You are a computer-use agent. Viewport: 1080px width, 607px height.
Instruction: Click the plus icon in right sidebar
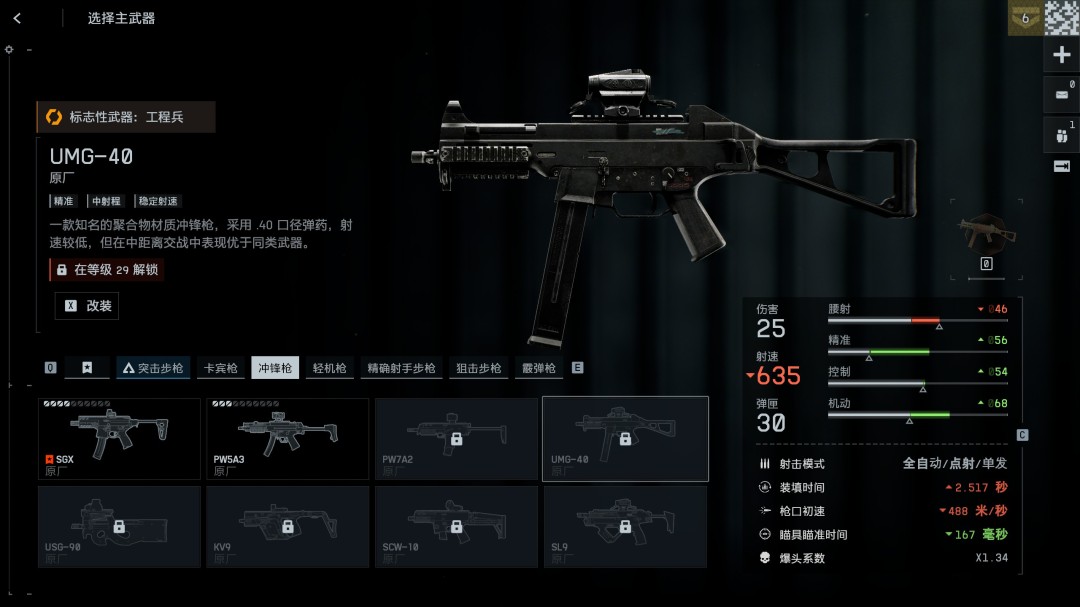pos(1062,55)
